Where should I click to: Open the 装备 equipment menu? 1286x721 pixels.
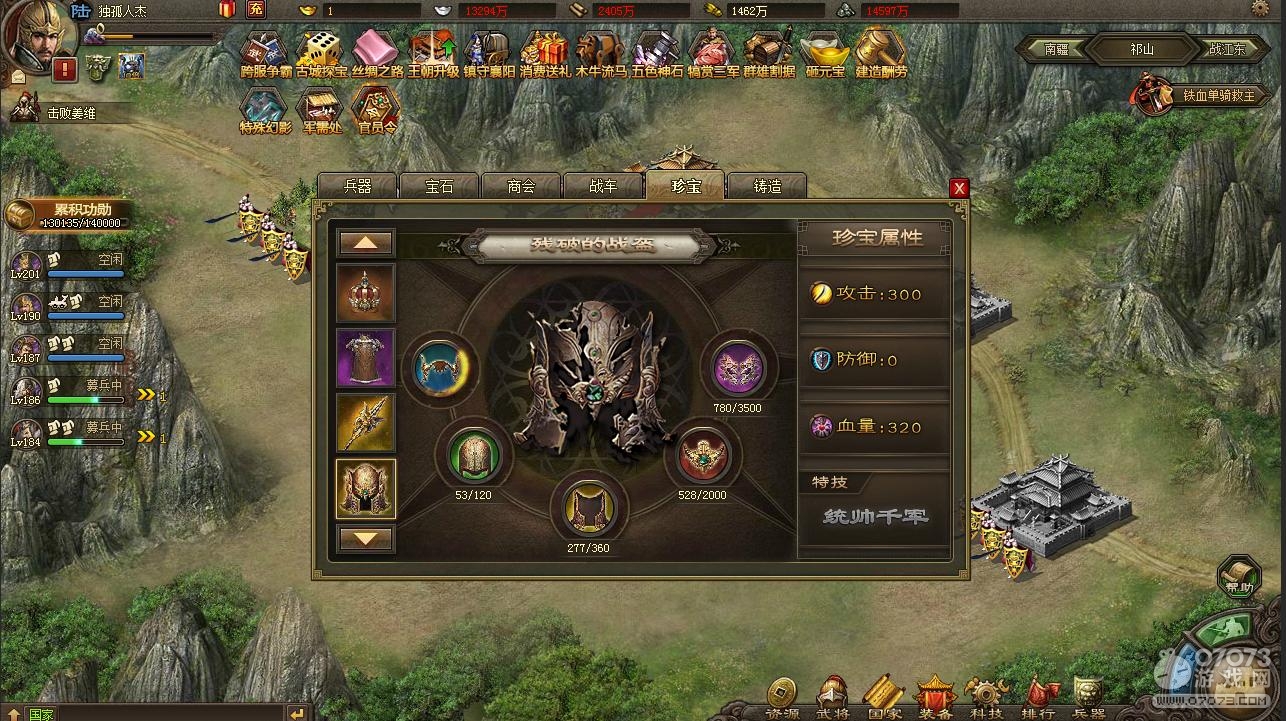(x=935, y=696)
